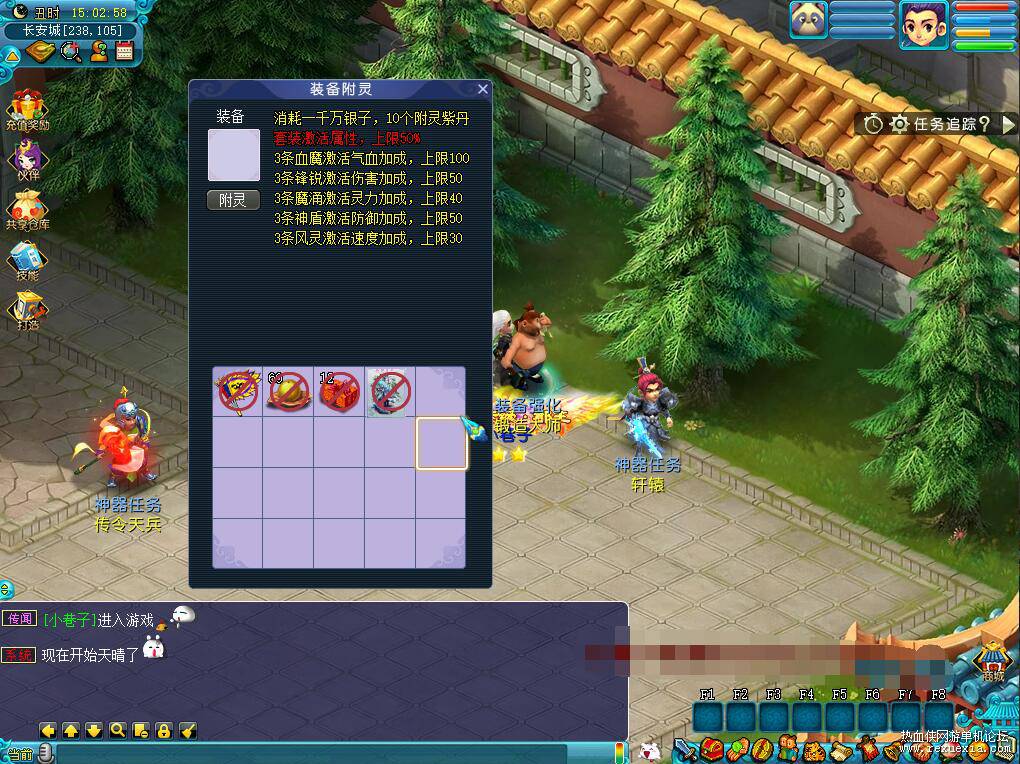Image resolution: width=1020 pixels, height=764 pixels.
Task: Clear chat with the broom button
Action: (x=187, y=730)
